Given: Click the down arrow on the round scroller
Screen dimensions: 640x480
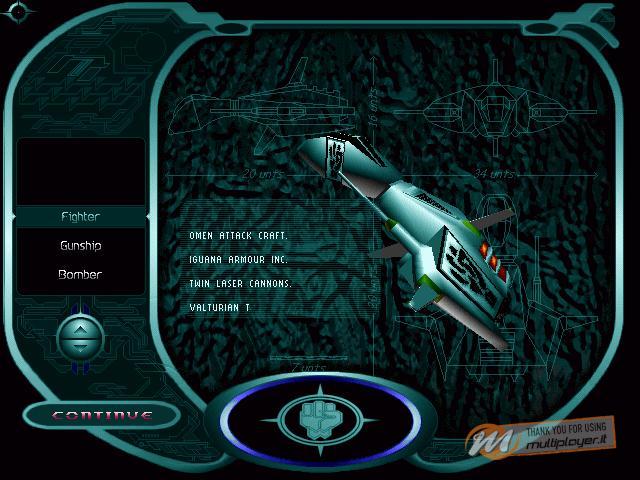Looking at the screenshot, I should coord(80,346).
